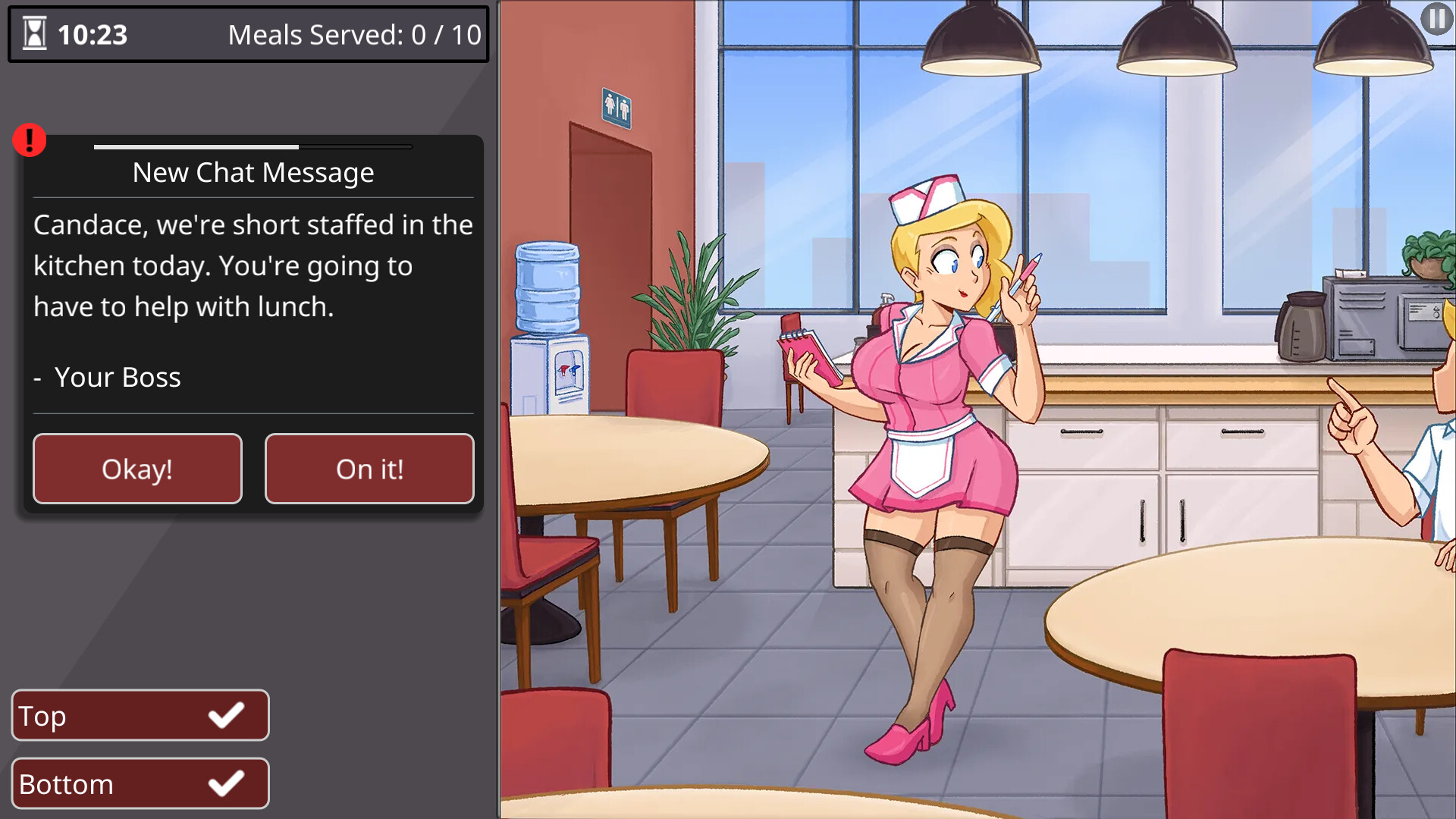
Task: Toggle the Top clothing checkbox
Action: (x=226, y=715)
